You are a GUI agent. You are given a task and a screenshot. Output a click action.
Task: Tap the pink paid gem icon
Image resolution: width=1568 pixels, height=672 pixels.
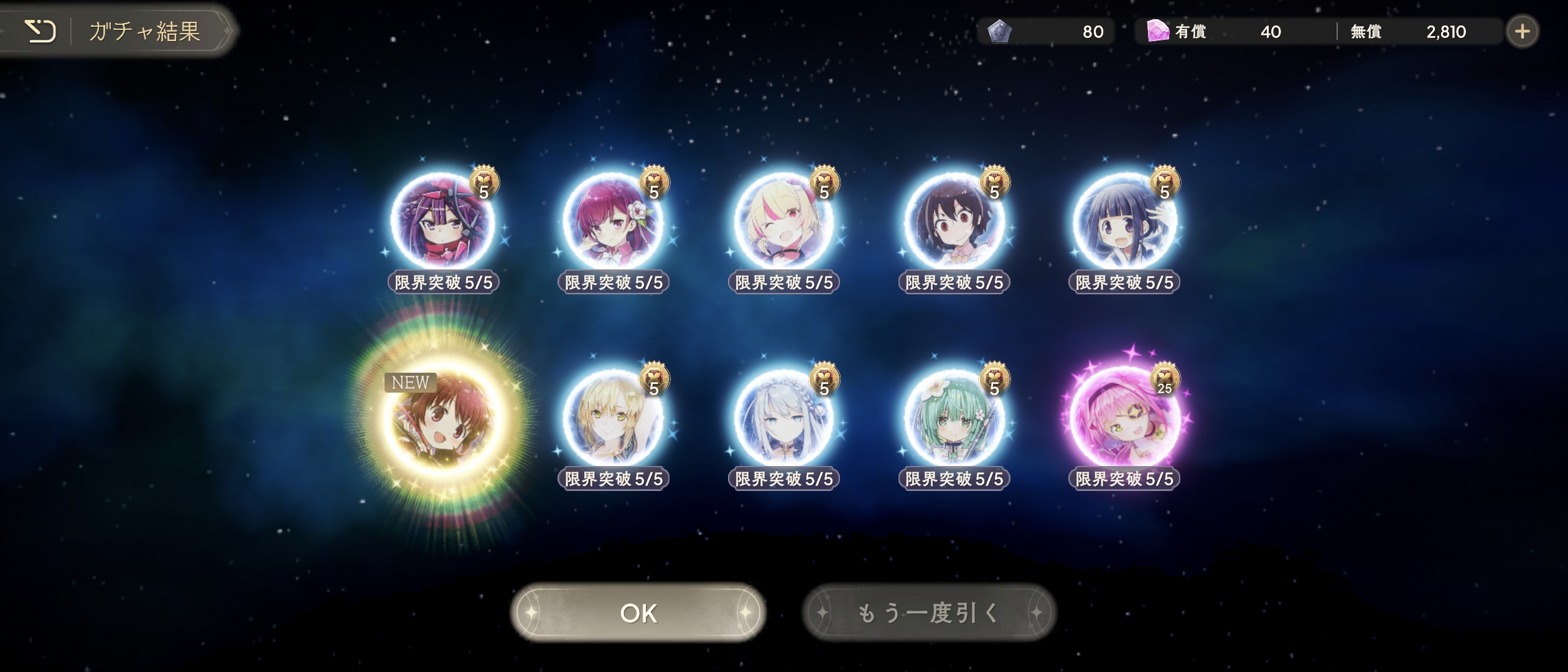tap(1157, 31)
